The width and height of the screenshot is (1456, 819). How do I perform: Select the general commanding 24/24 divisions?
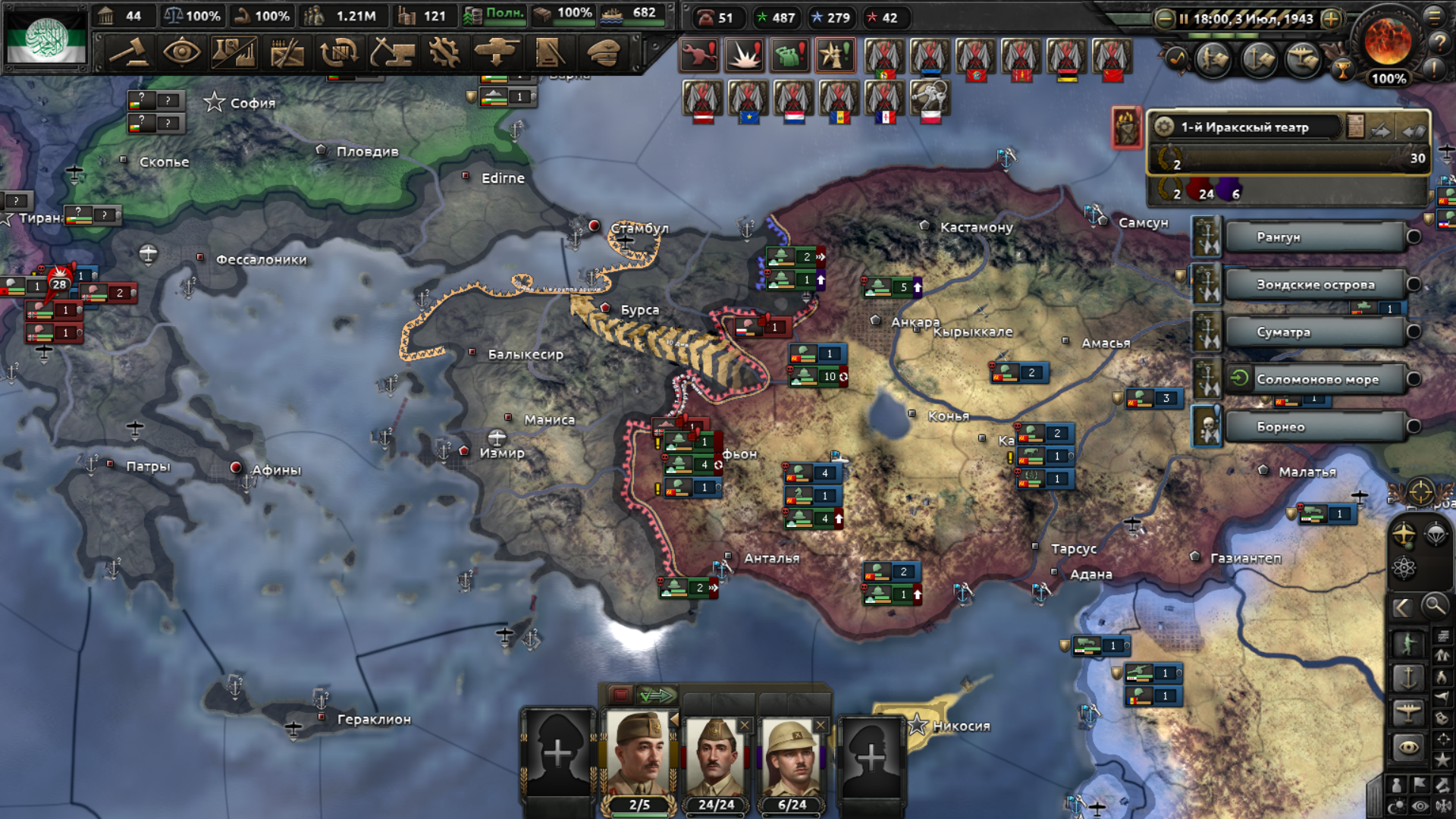pos(716,762)
